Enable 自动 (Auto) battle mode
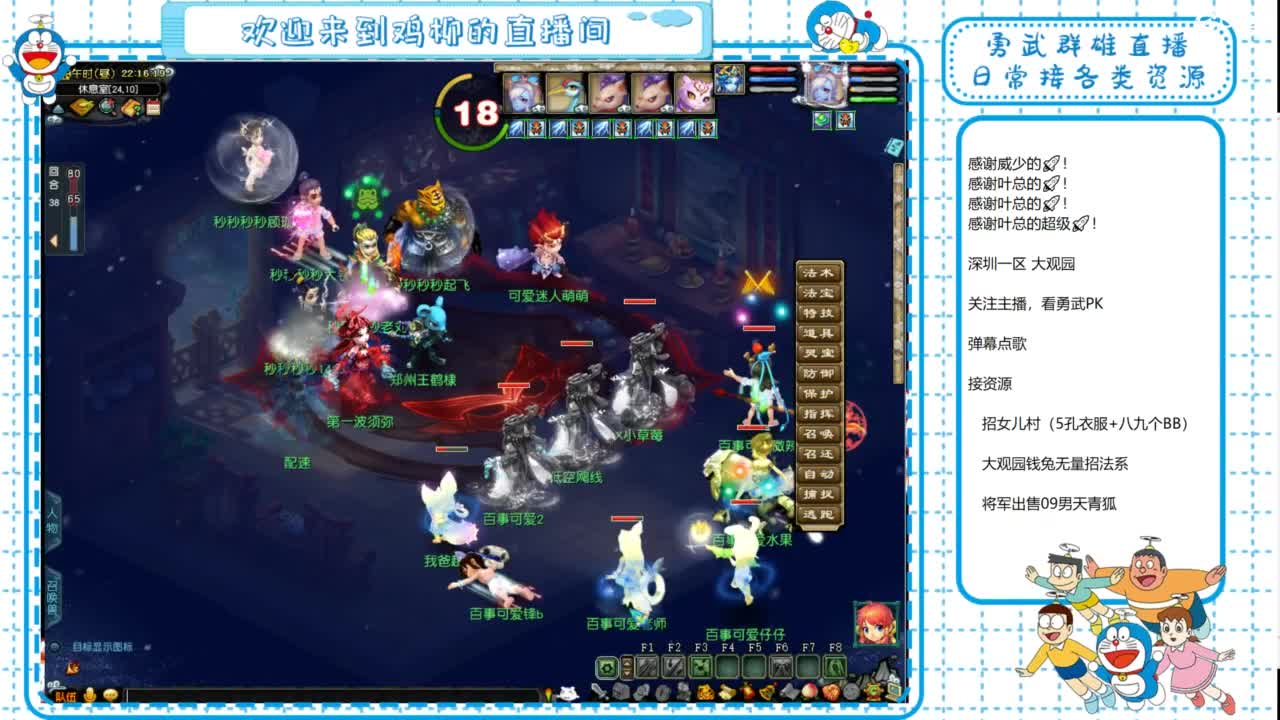This screenshot has width=1280, height=720. [x=818, y=473]
